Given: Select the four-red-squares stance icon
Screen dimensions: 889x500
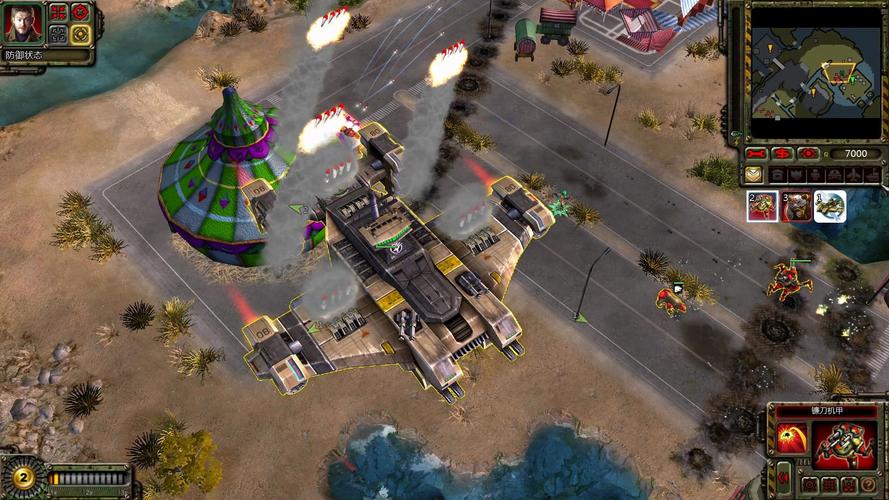Looking at the screenshot, I should (x=59, y=13).
